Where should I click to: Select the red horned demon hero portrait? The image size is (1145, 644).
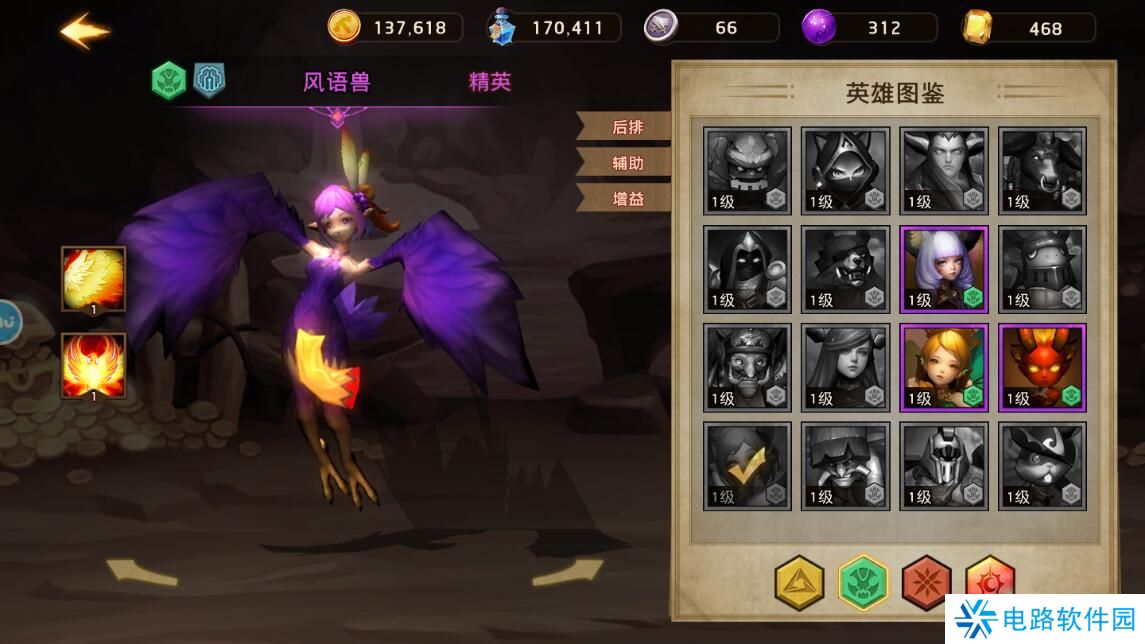point(1042,367)
